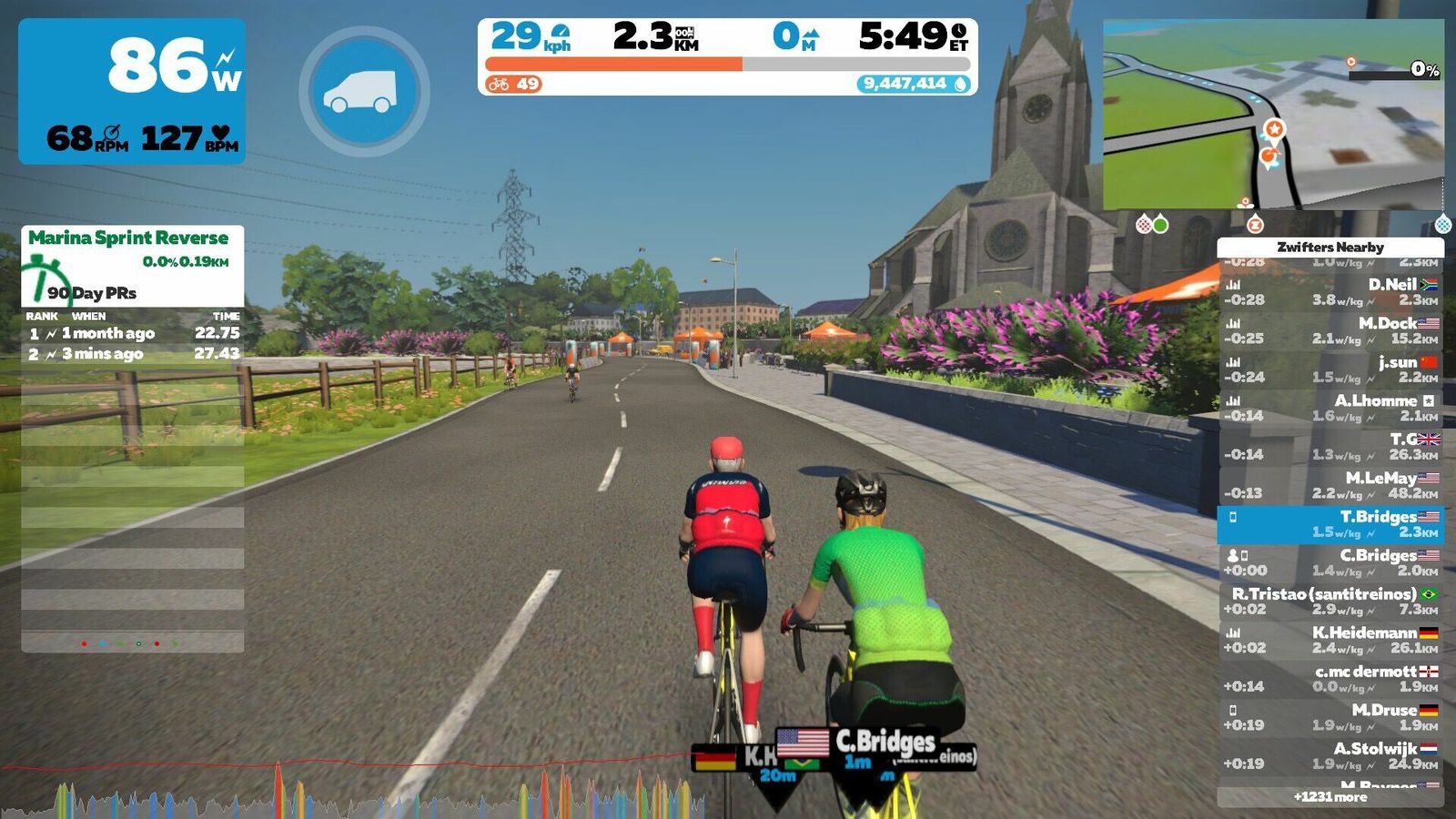The width and height of the screenshot is (1456, 819).
Task: Select j.sun from nearby riders
Action: [x=1330, y=369]
